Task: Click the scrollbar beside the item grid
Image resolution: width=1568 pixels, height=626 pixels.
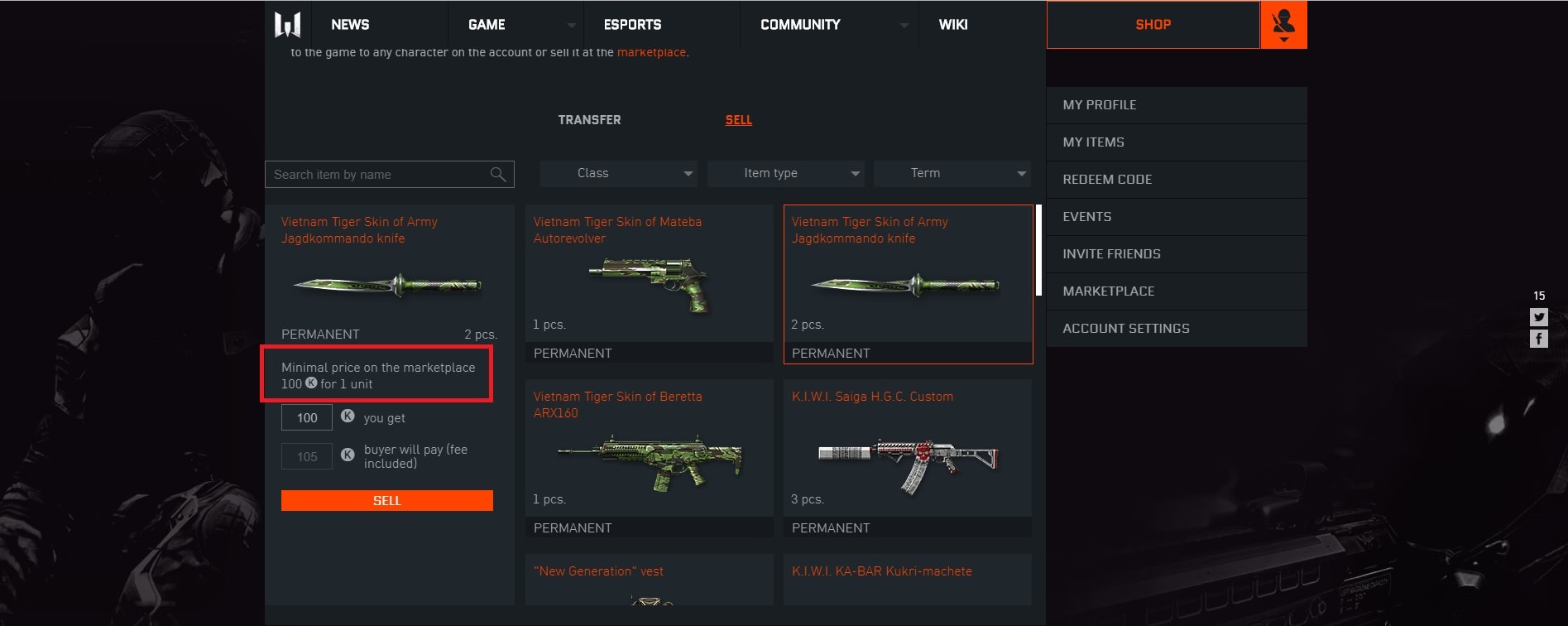Action: coord(1037,248)
